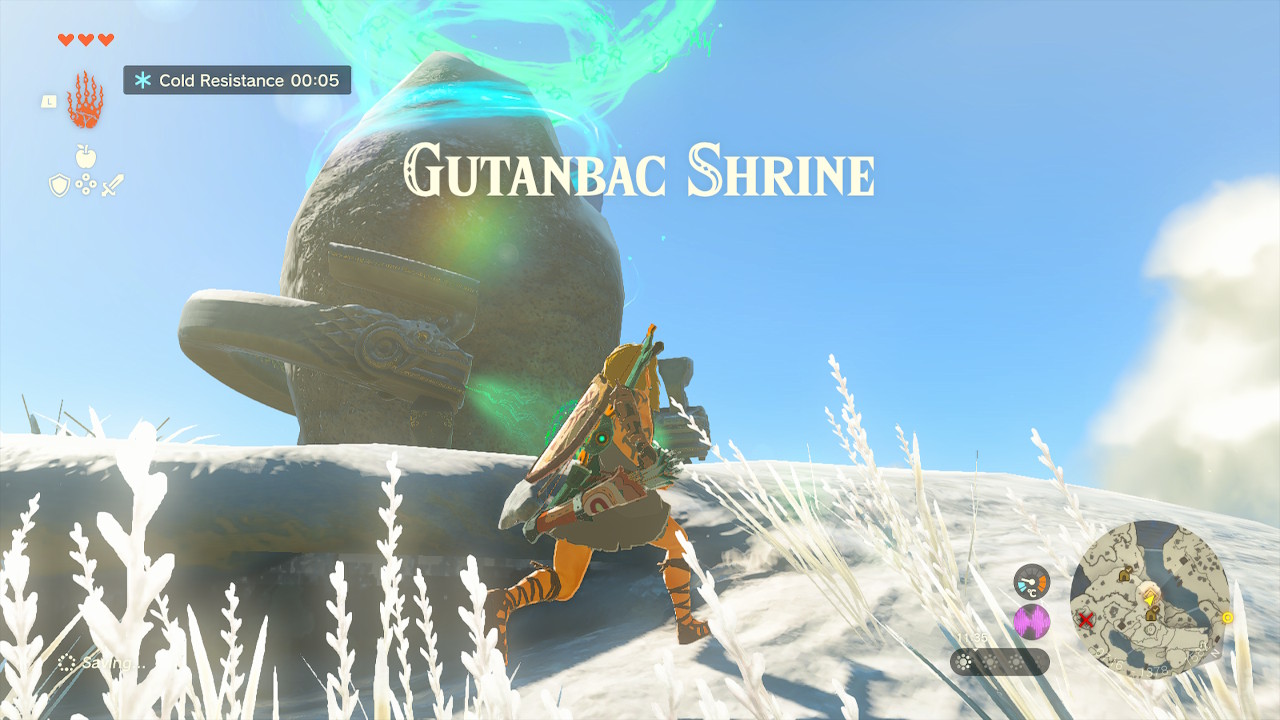
Task: Click the red X marker on minimap
Action: [1085, 620]
